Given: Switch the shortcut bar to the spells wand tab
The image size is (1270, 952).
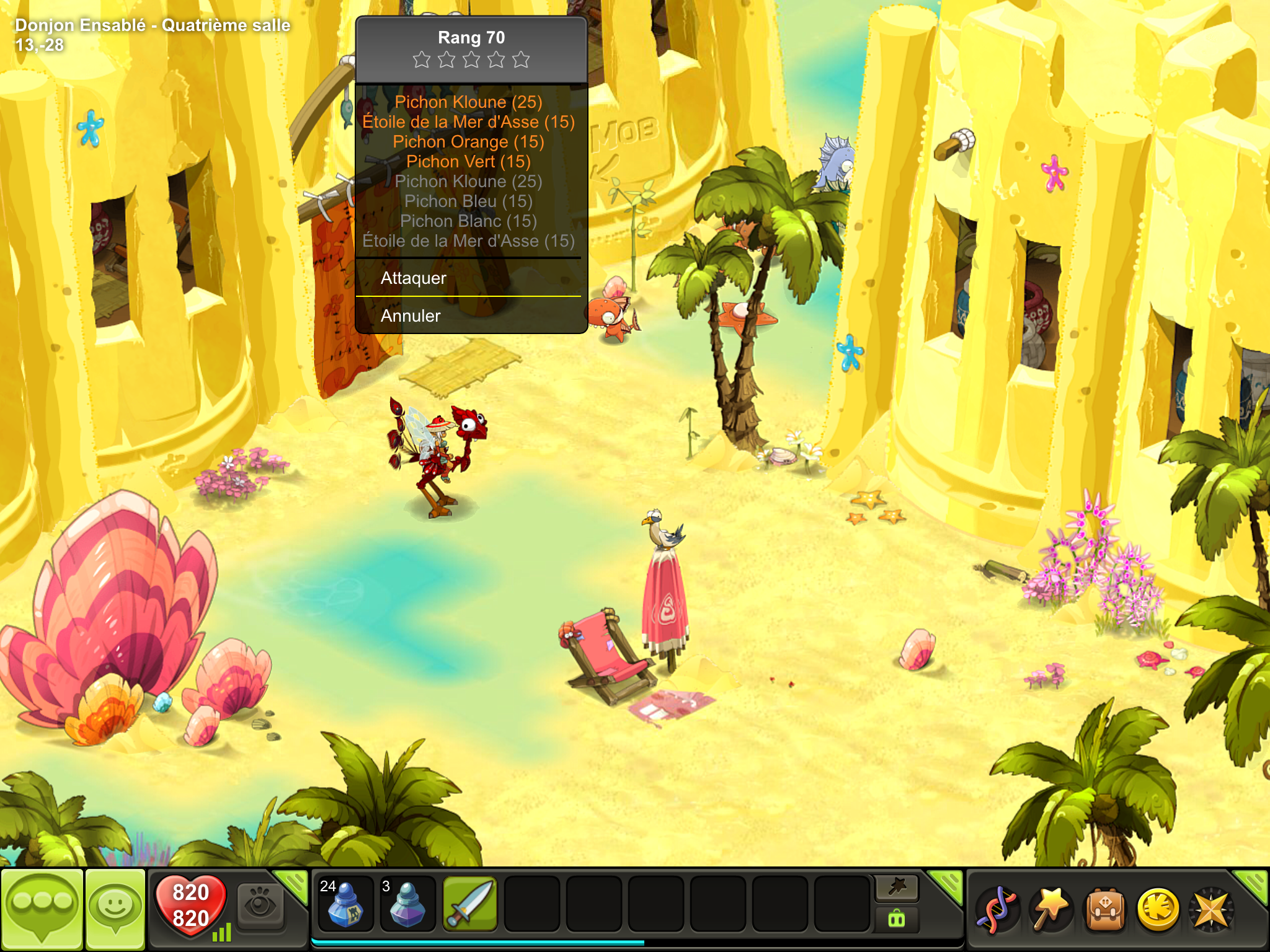Looking at the screenshot, I should click(x=897, y=888).
